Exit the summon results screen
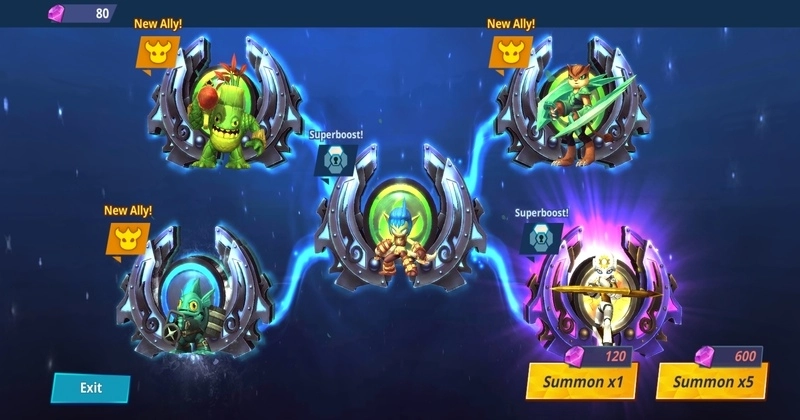 (91, 387)
